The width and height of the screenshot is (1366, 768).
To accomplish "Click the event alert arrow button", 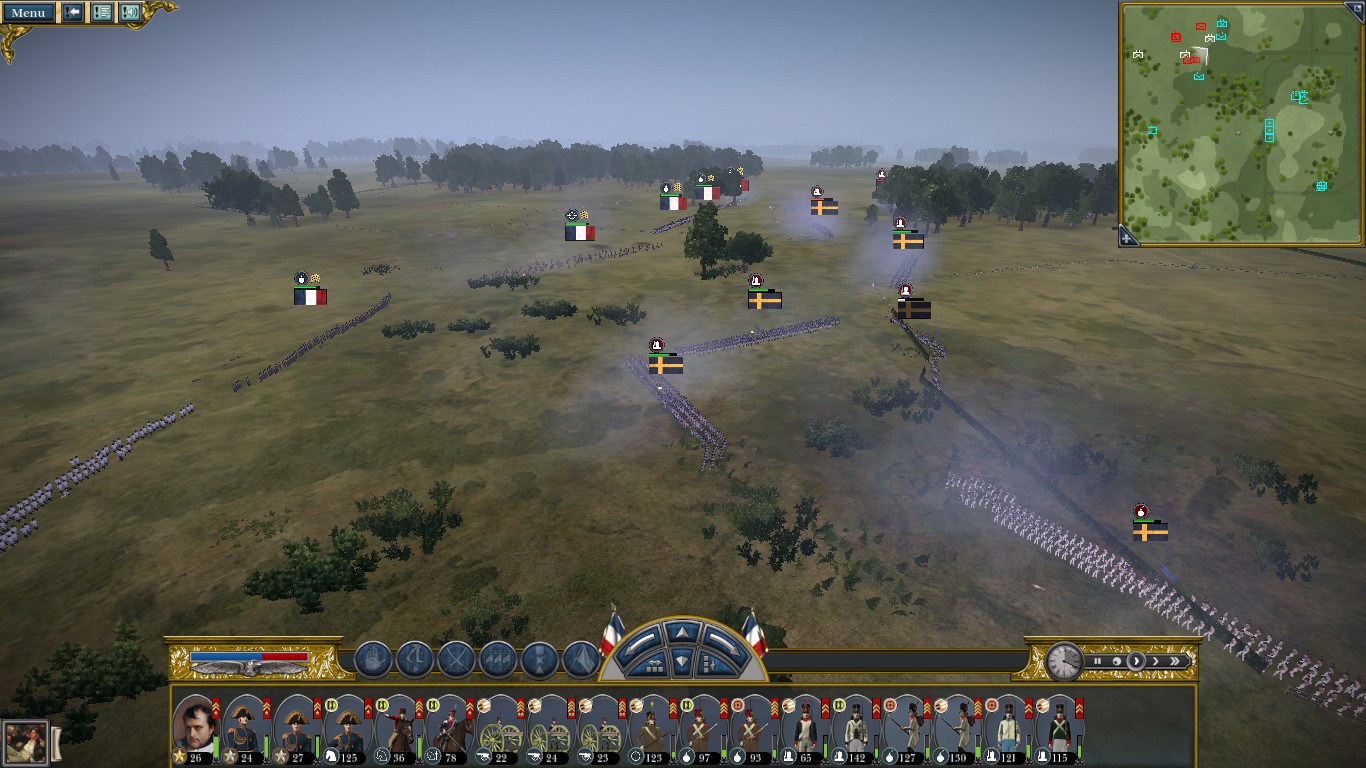I will tap(73, 13).
